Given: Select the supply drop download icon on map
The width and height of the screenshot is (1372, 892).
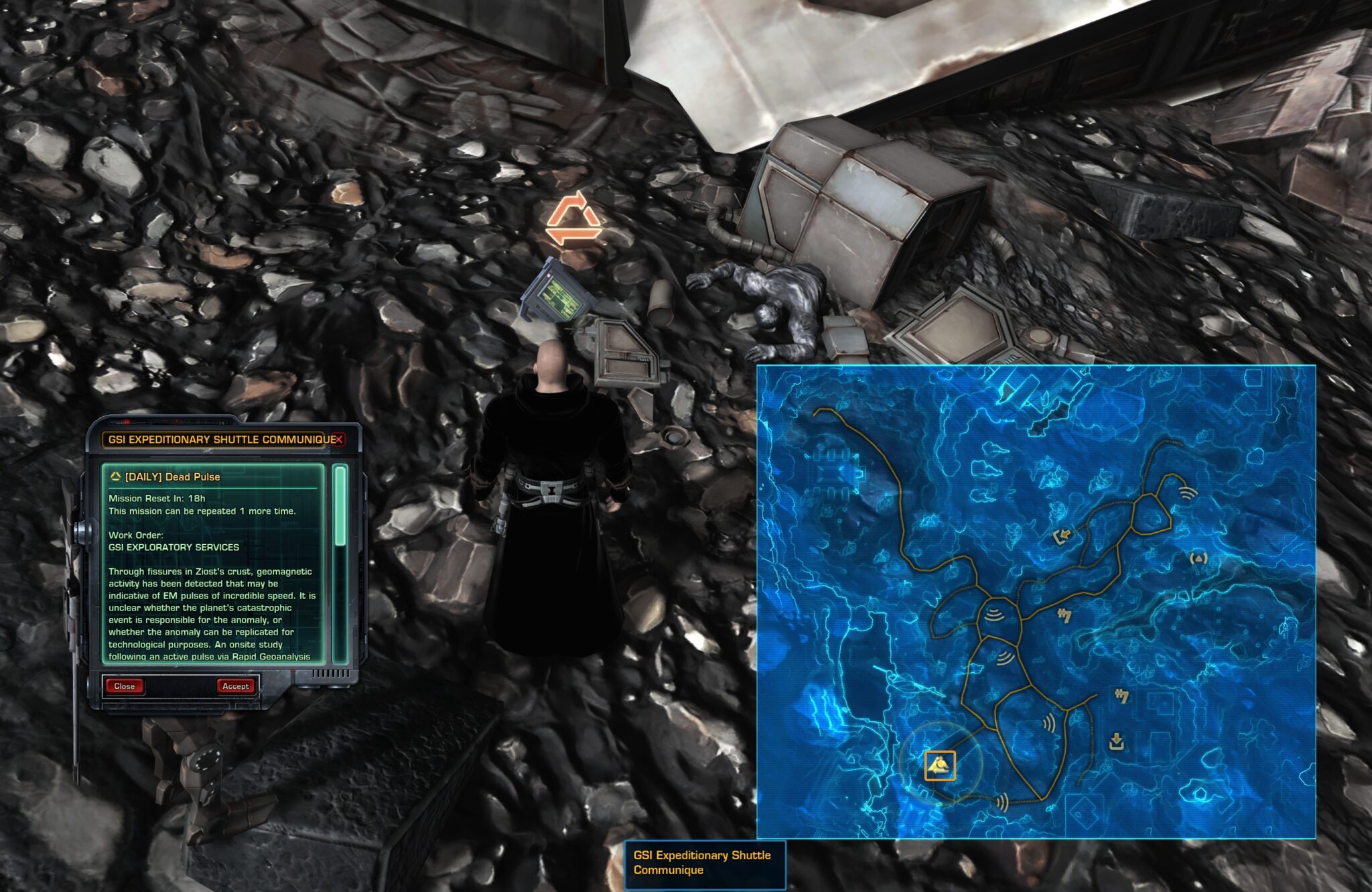Looking at the screenshot, I should (x=1116, y=741).
